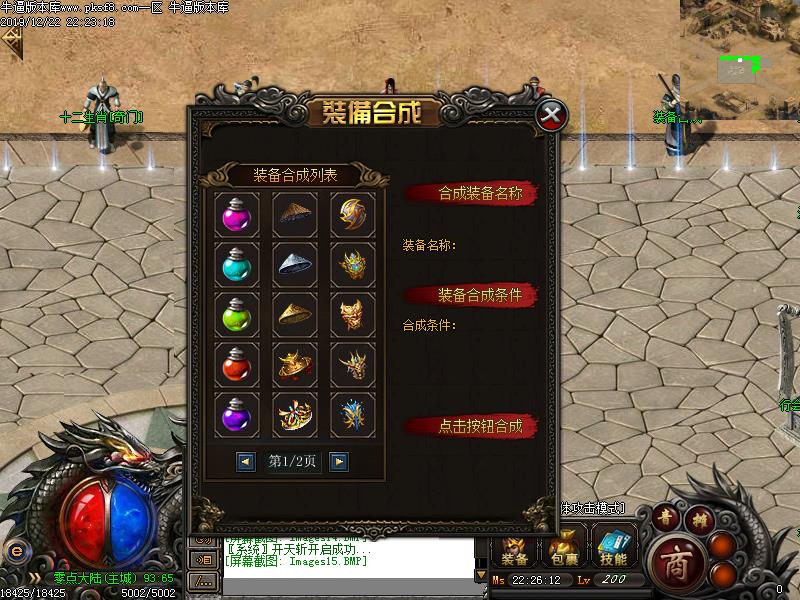Choose the golden straw conical hat slot
This screenshot has height=600, width=800.
(295, 314)
